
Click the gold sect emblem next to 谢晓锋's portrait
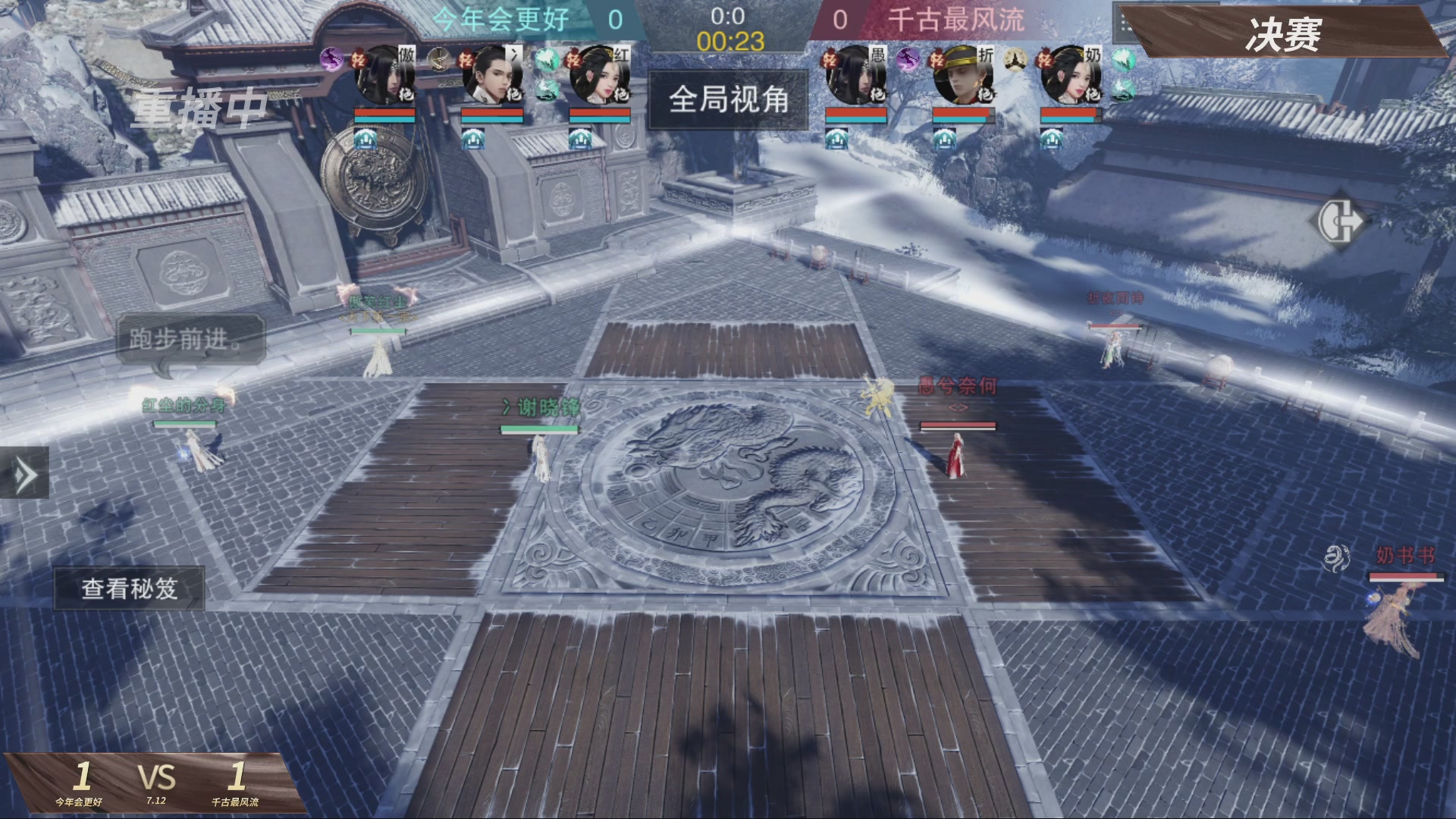438,61
